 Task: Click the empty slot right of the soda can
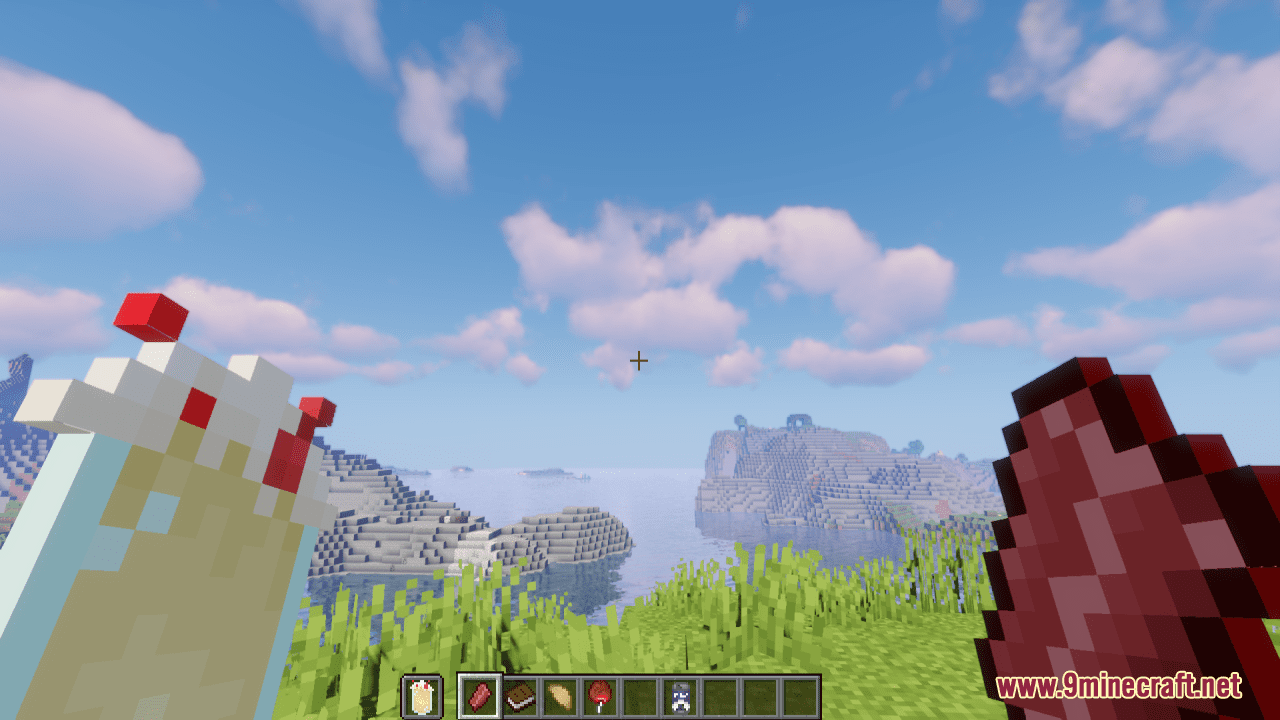click(720, 697)
